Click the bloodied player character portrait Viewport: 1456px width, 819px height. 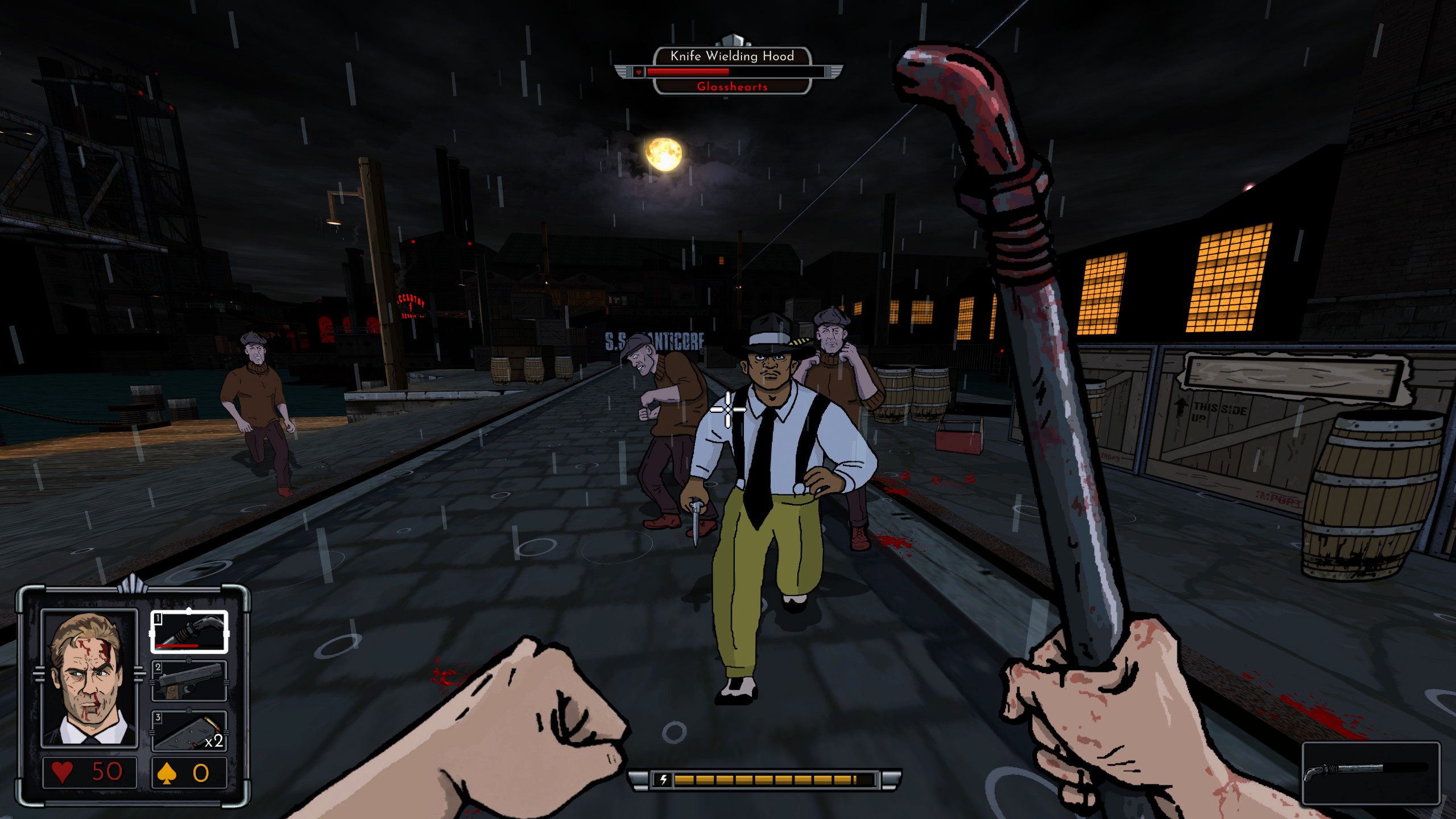click(x=89, y=678)
